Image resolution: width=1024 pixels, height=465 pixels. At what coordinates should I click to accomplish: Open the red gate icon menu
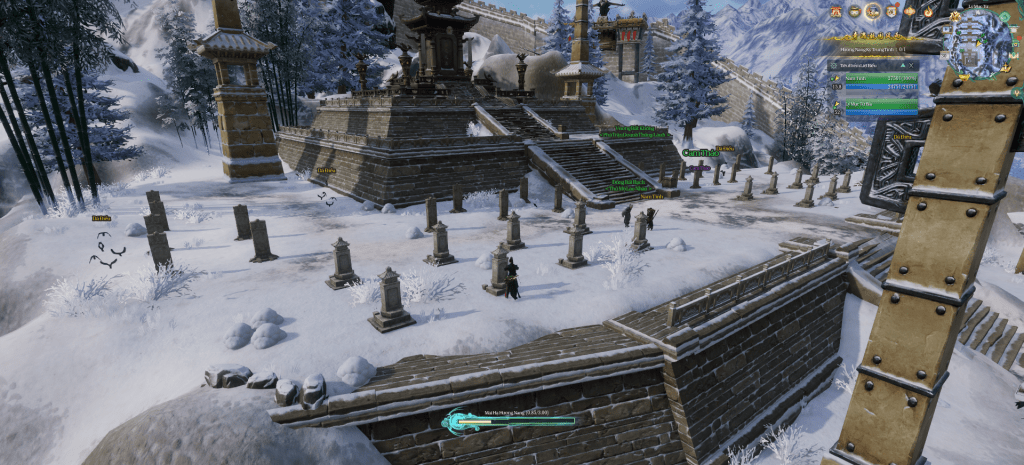836,11
